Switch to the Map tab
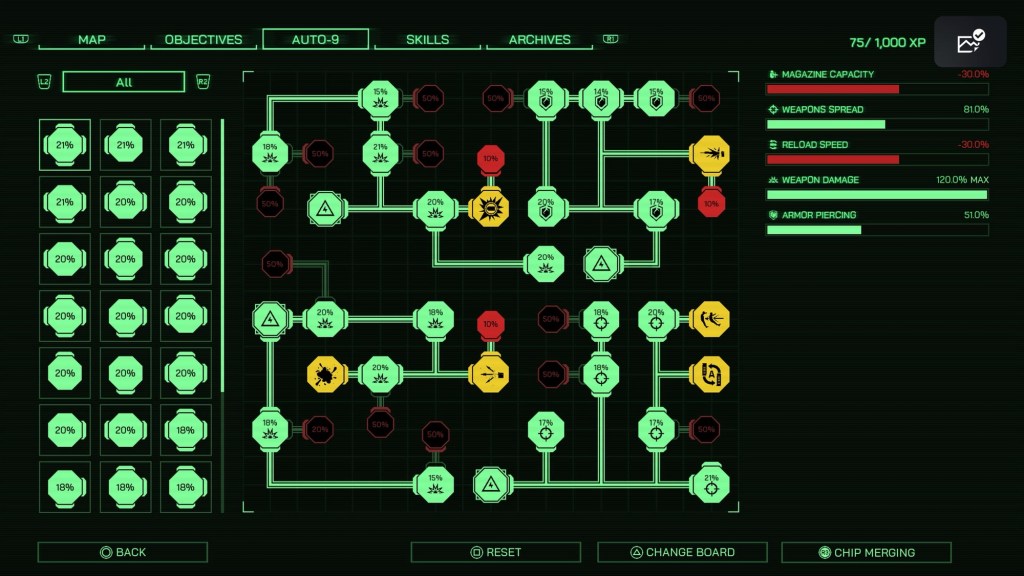1024x576 pixels. (x=92, y=40)
